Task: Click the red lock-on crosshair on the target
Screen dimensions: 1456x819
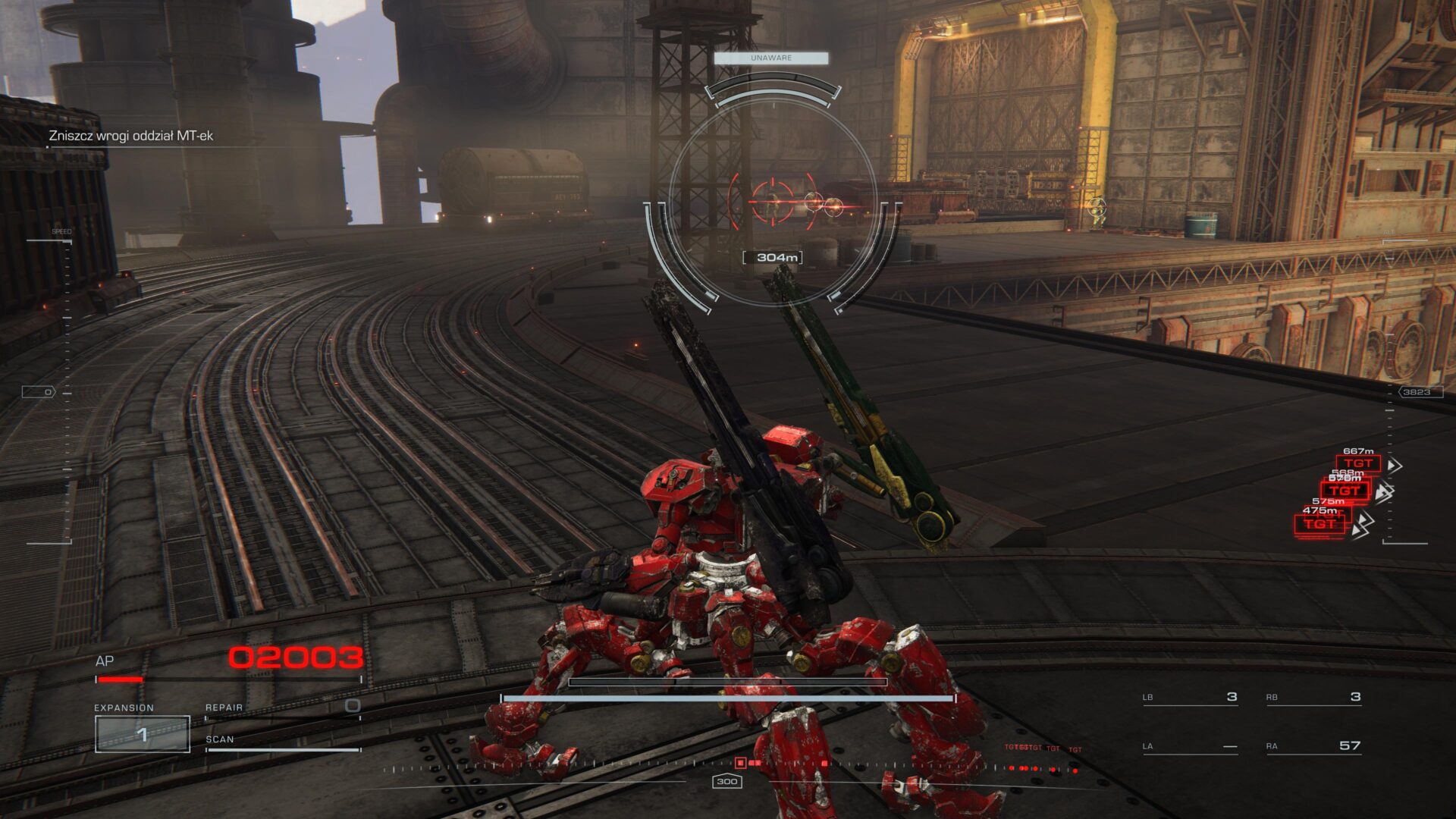Action: point(773,201)
